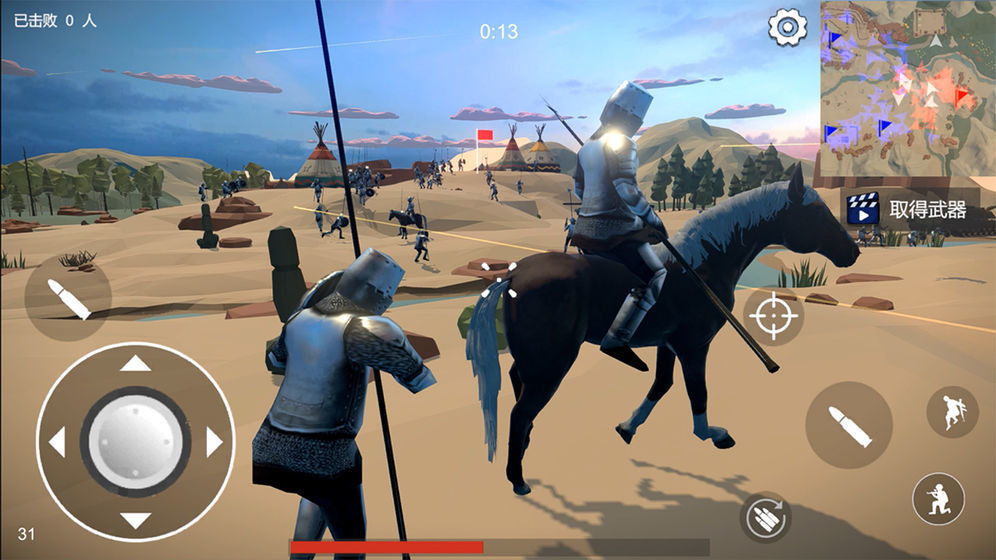Tap the battlefield minimap
Viewport: 996px width, 560px height.
(x=907, y=88)
